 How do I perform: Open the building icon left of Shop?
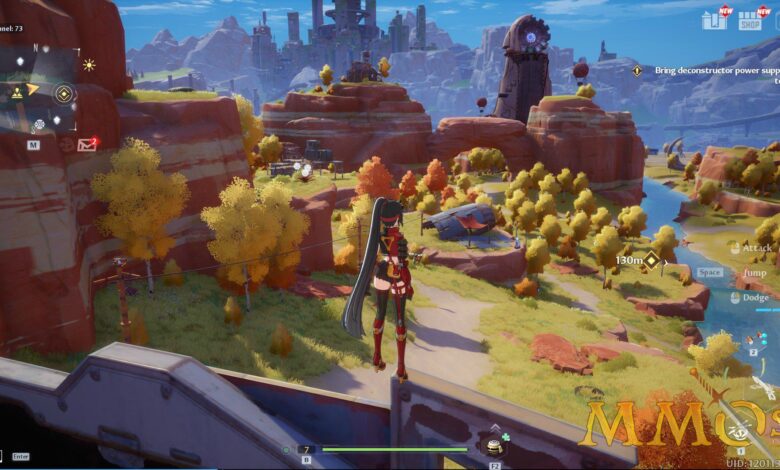click(714, 20)
